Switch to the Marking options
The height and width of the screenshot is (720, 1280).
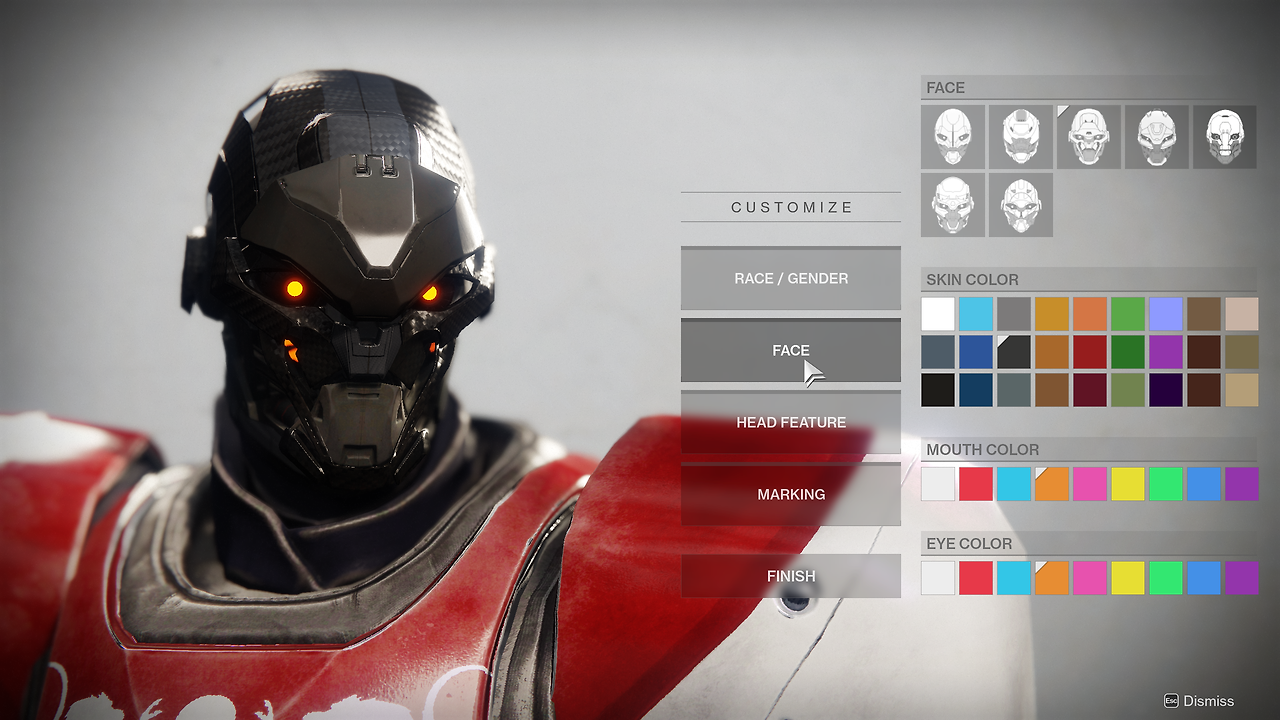pos(790,494)
